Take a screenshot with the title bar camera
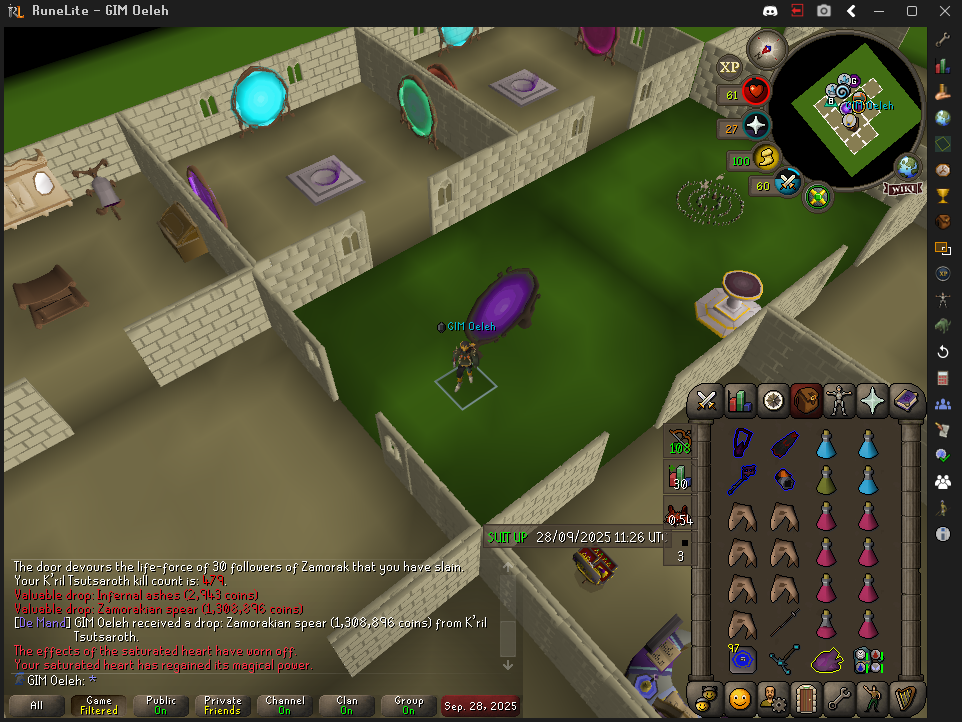This screenshot has width=962, height=722. coord(824,11)
